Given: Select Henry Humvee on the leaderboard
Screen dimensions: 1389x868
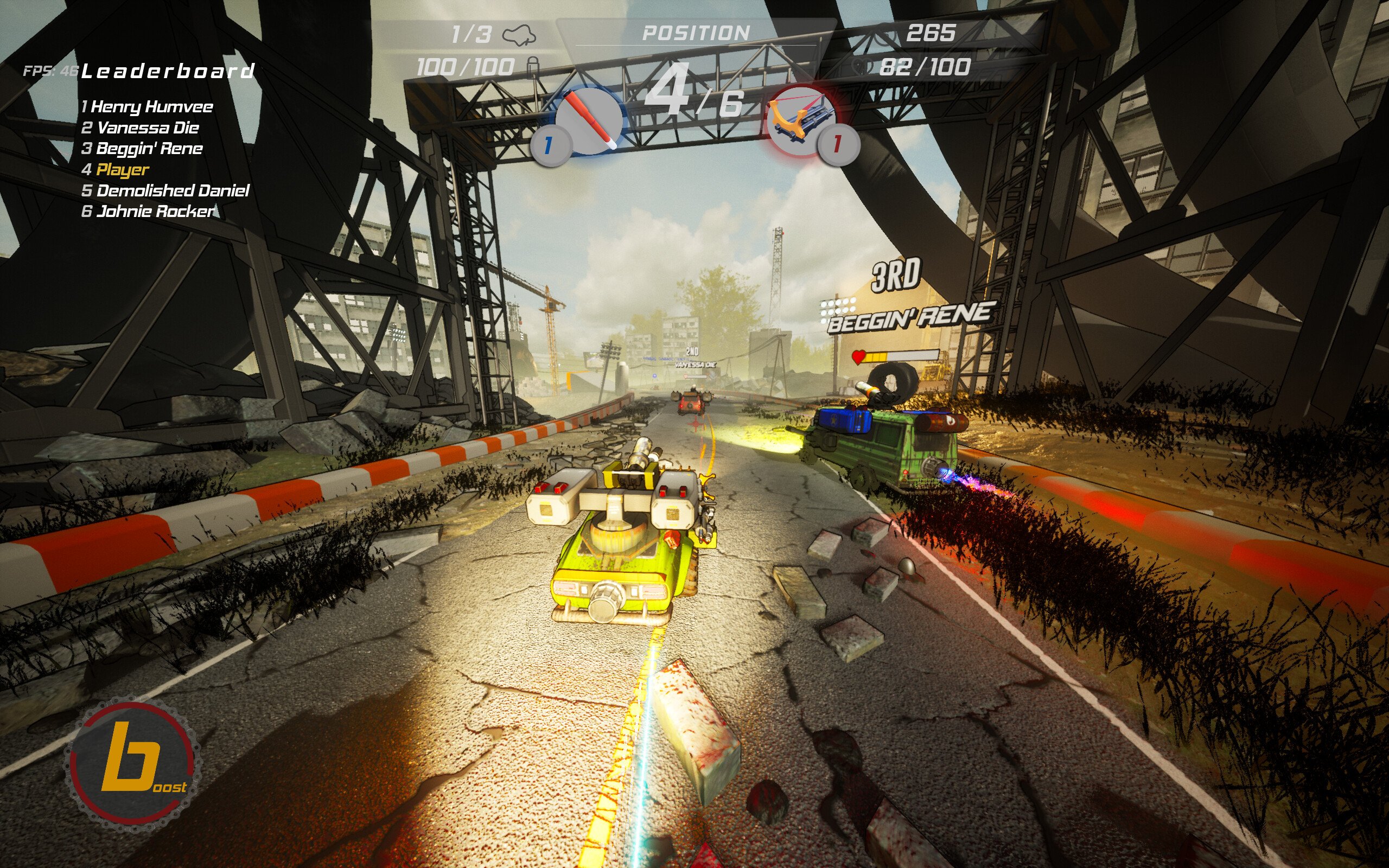Looking at the screenshot, I should (x=148, y=107).
